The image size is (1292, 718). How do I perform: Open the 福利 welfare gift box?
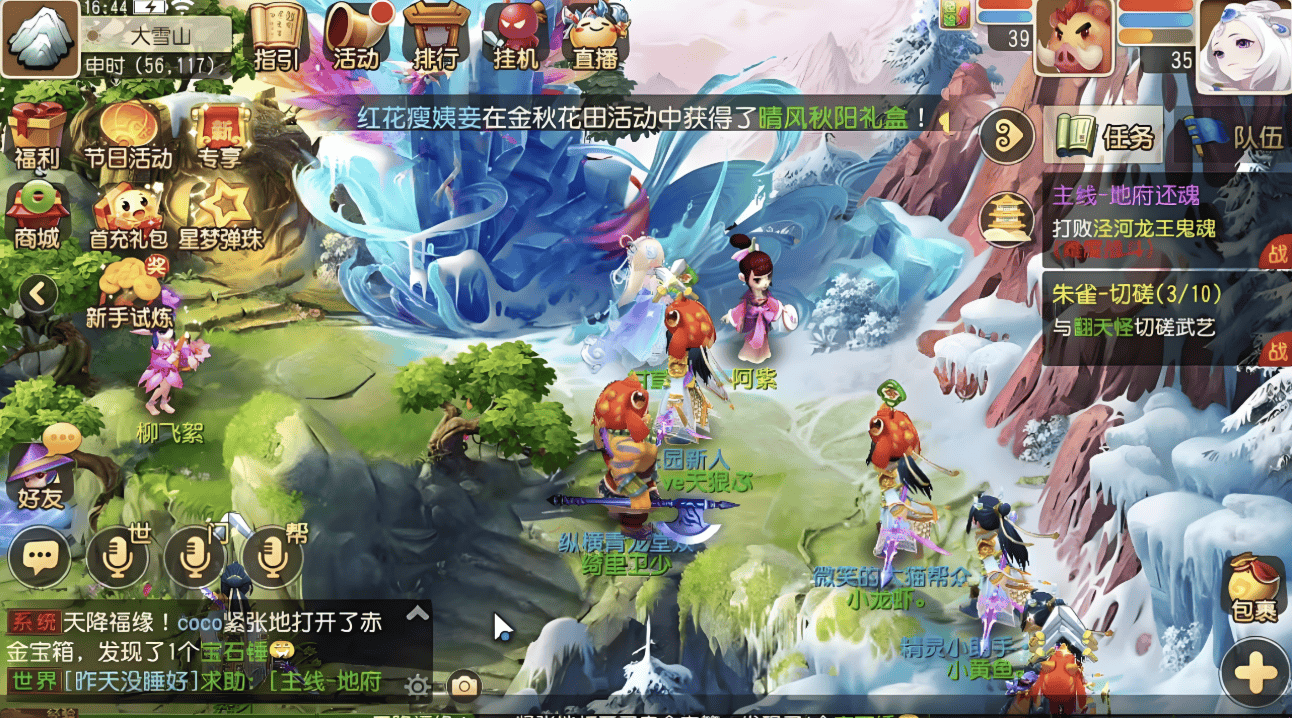click(38, 135)
